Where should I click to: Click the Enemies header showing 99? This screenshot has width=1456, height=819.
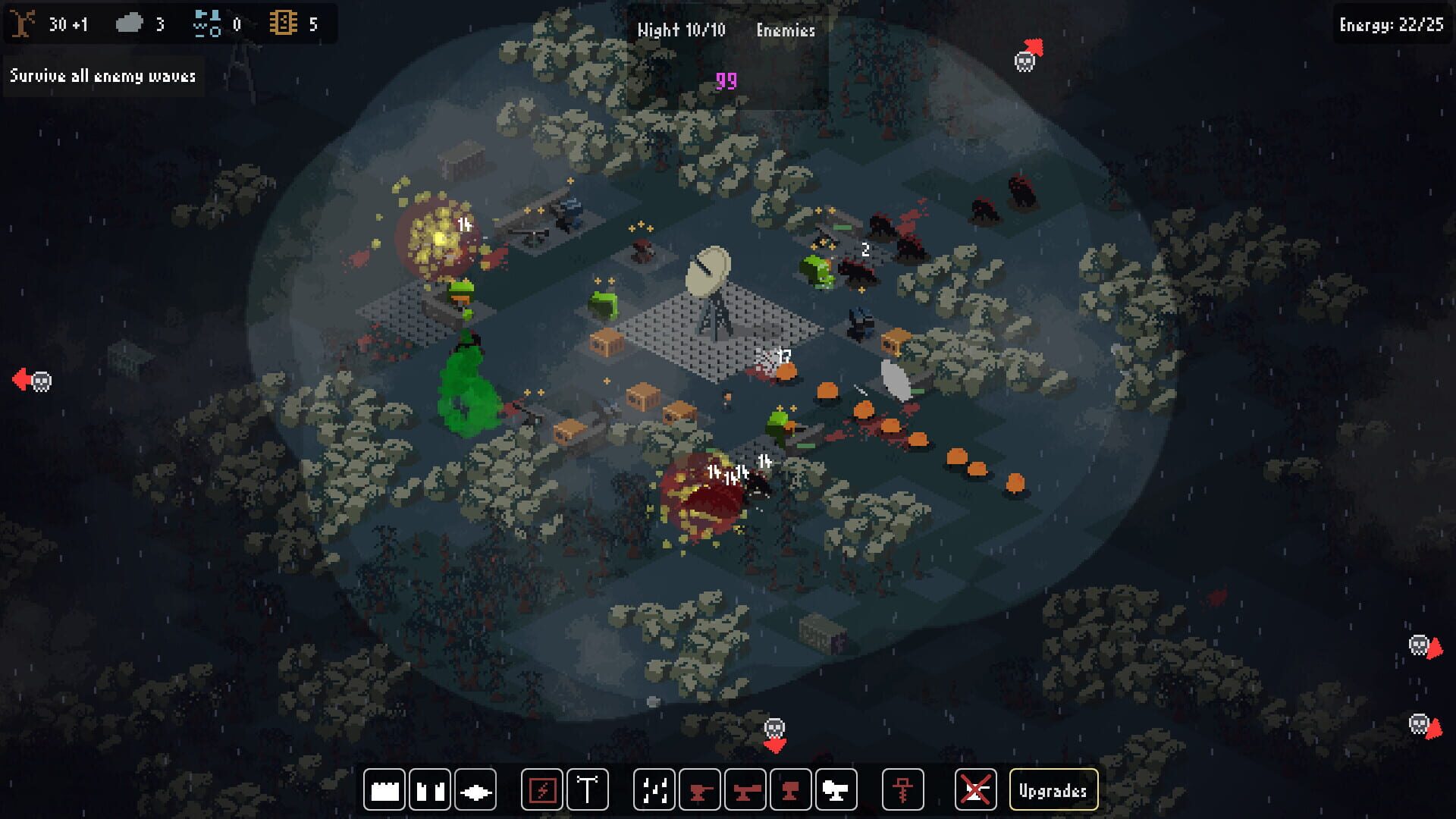pos(786,30)
